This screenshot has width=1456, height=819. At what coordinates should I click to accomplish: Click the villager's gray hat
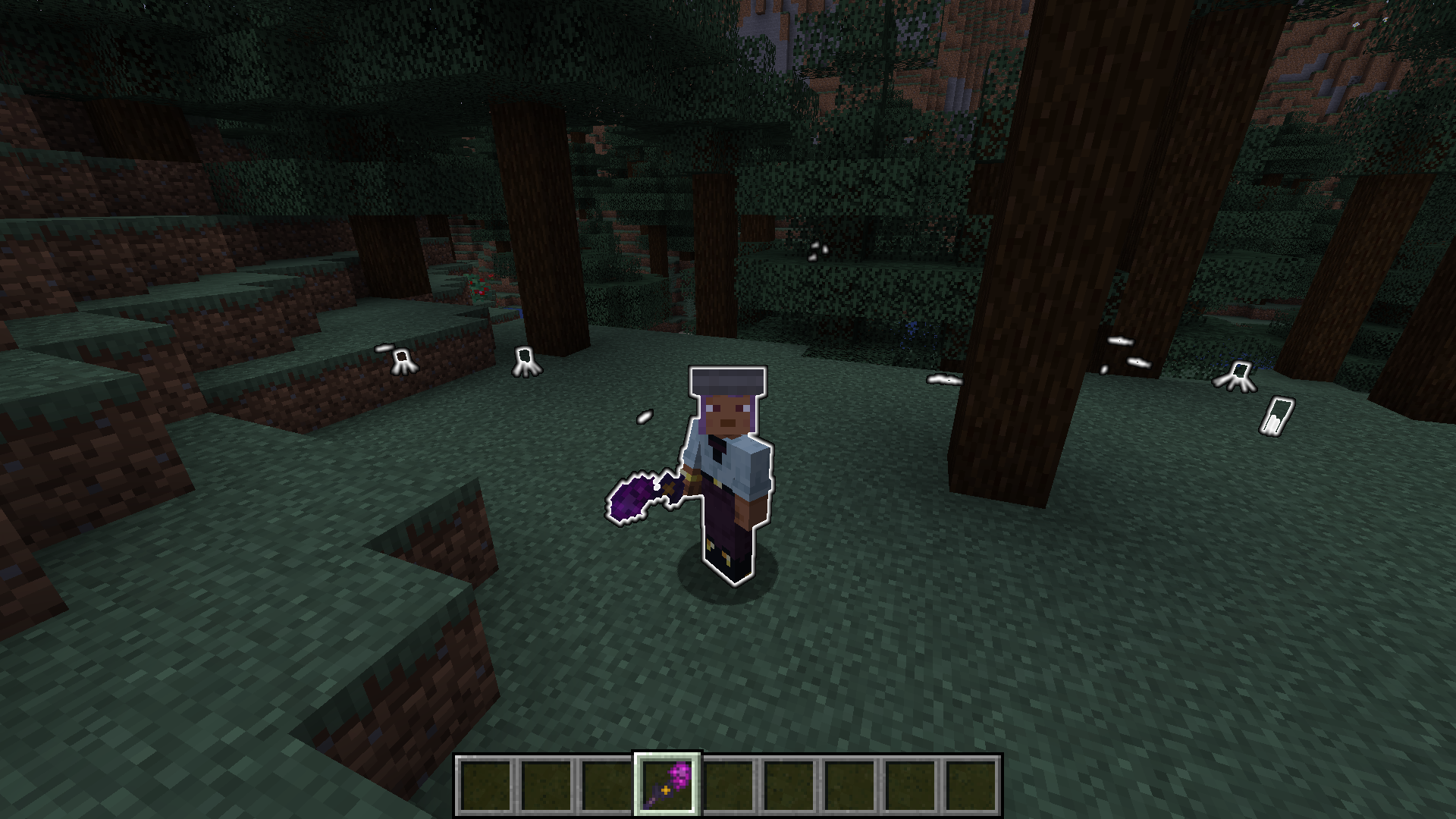point(726,378)
